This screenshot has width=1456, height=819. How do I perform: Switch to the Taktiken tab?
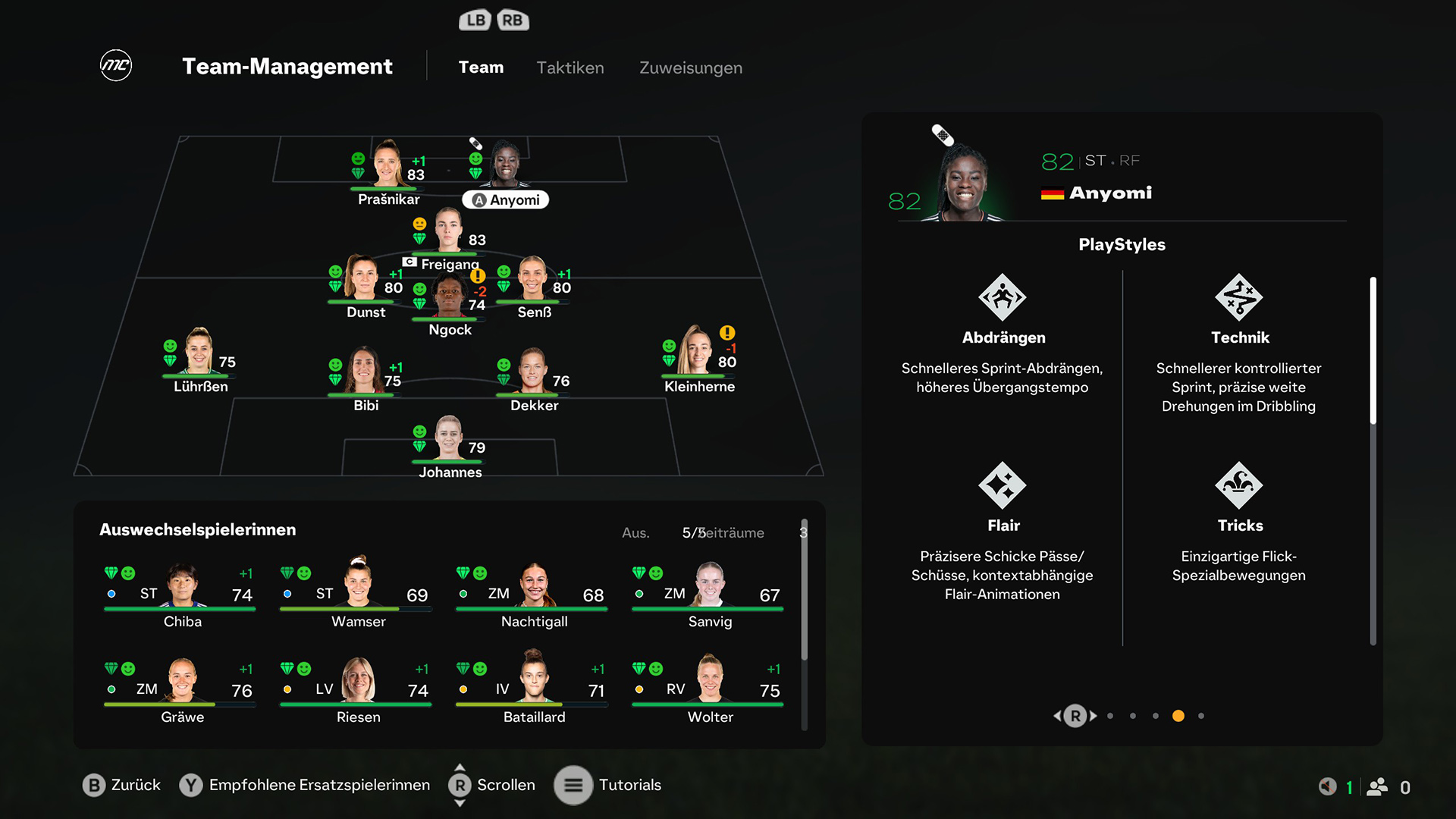click(570, 67)
